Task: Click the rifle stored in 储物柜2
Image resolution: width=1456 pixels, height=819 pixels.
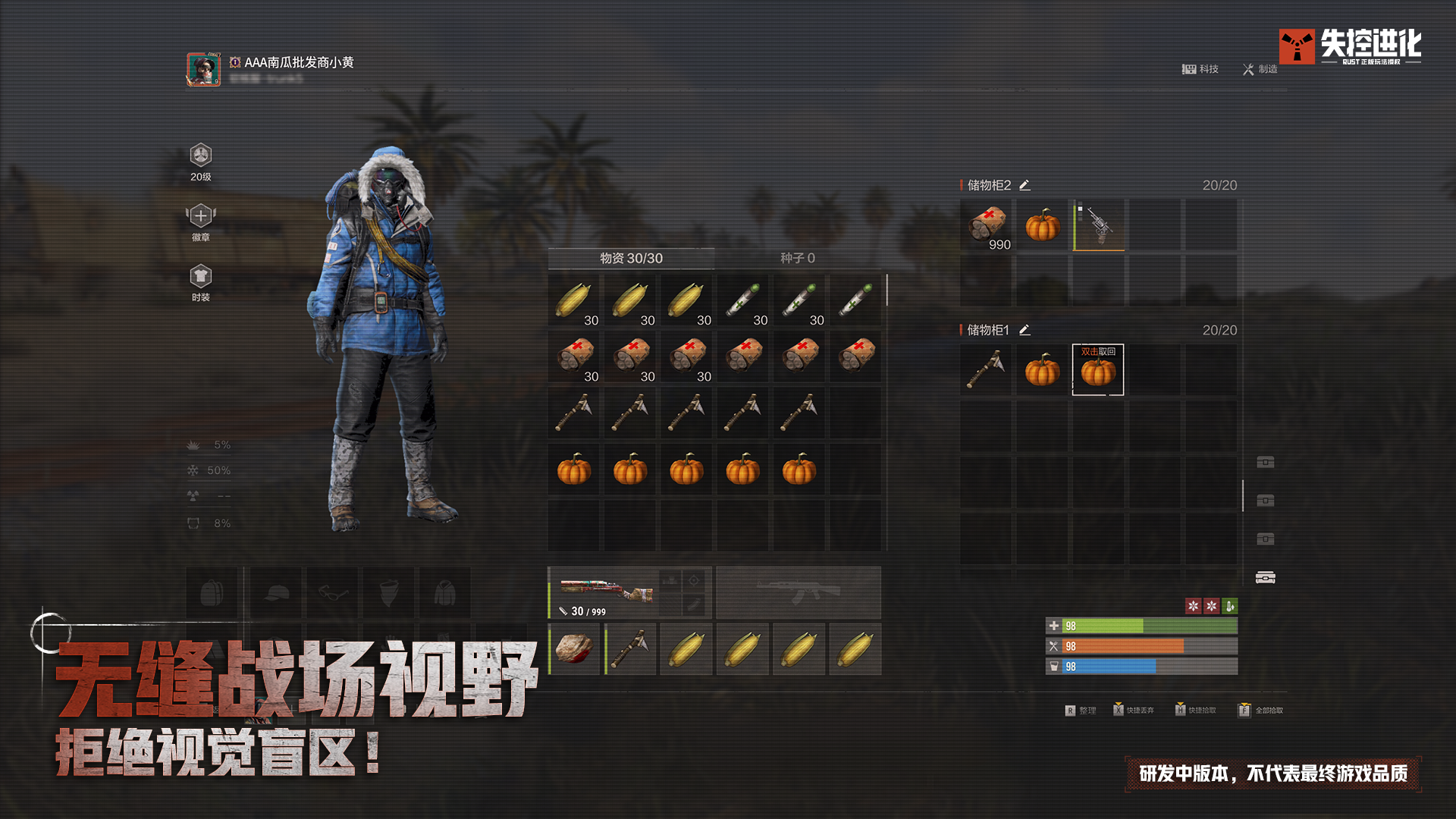Action: 1098,224
